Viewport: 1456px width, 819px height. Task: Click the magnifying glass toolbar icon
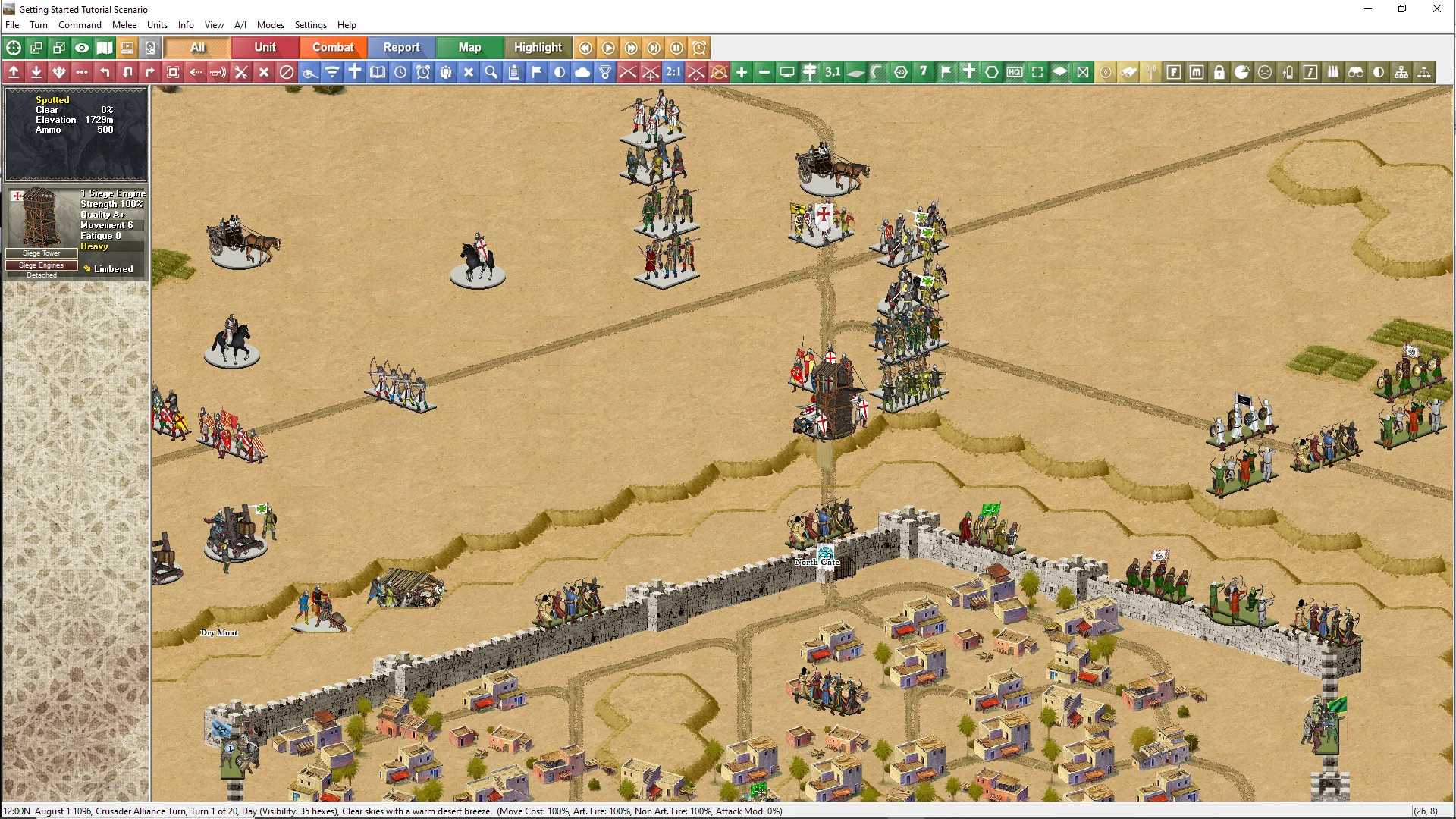point(491,72)
